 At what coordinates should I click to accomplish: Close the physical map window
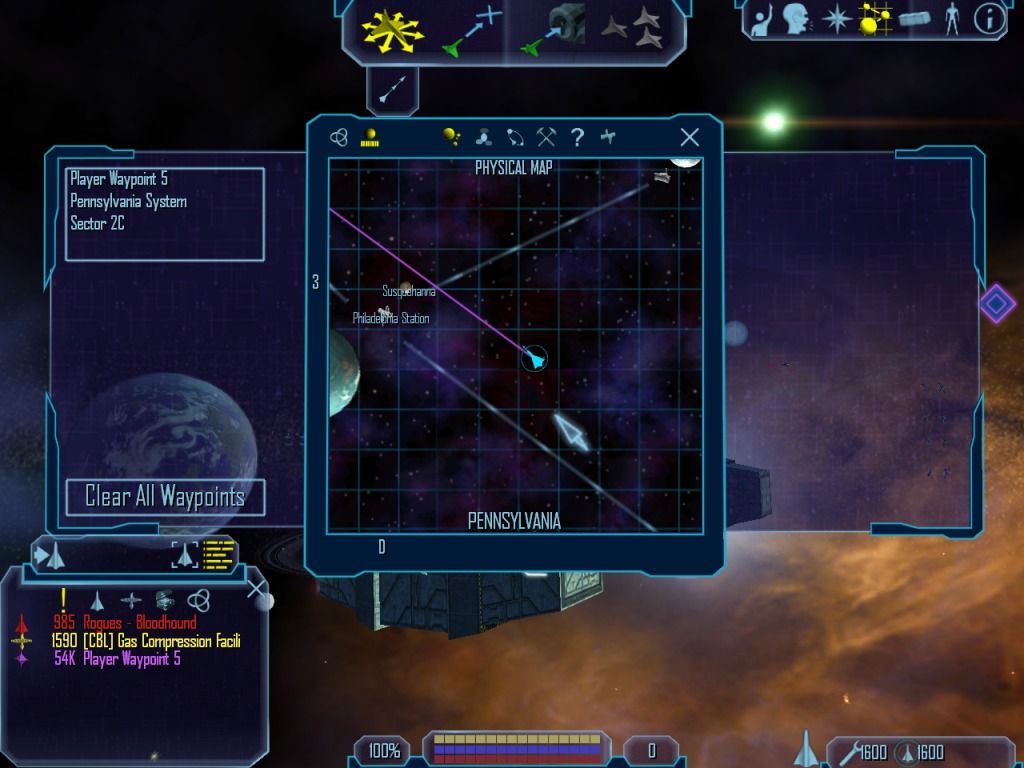pyautogui.click(x=689, y=137)
